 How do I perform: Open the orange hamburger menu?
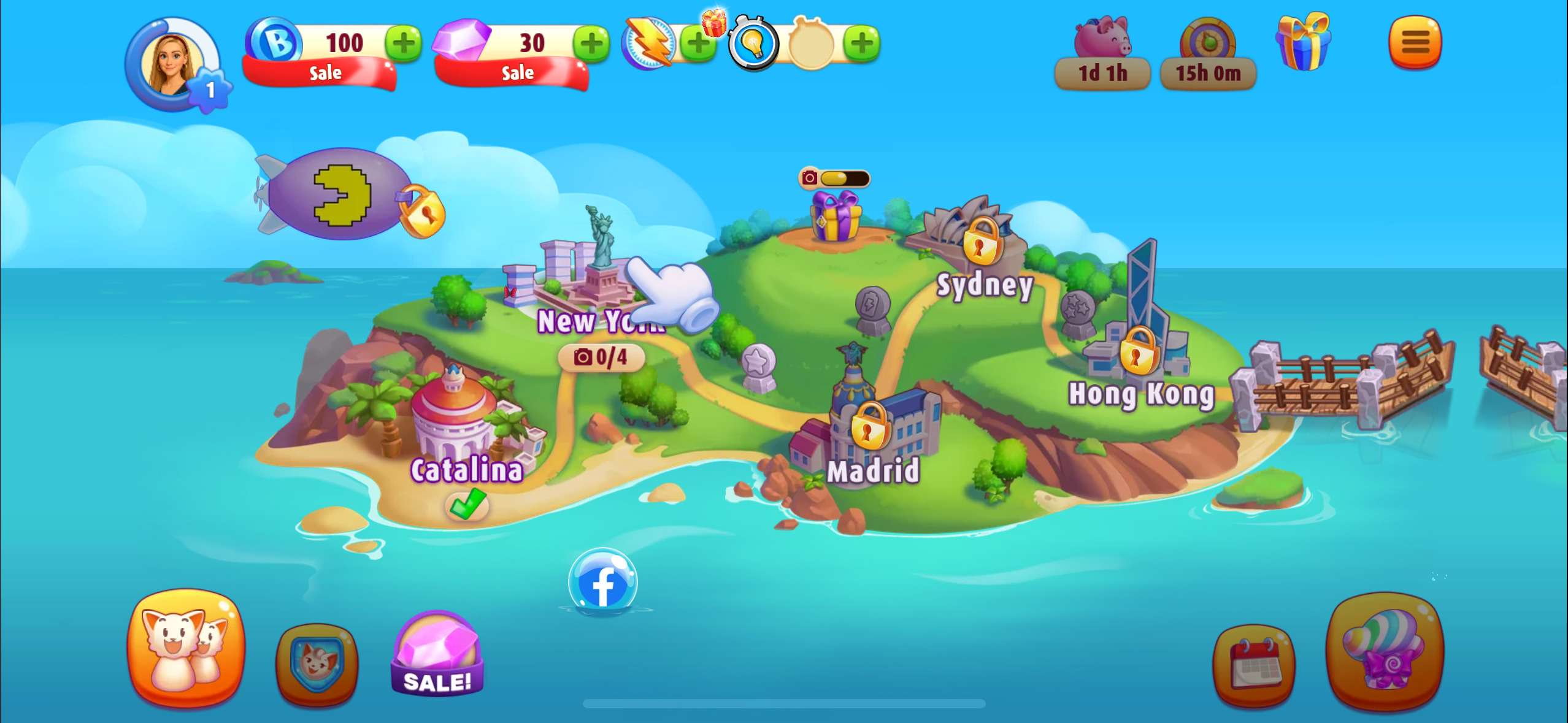1415,42
